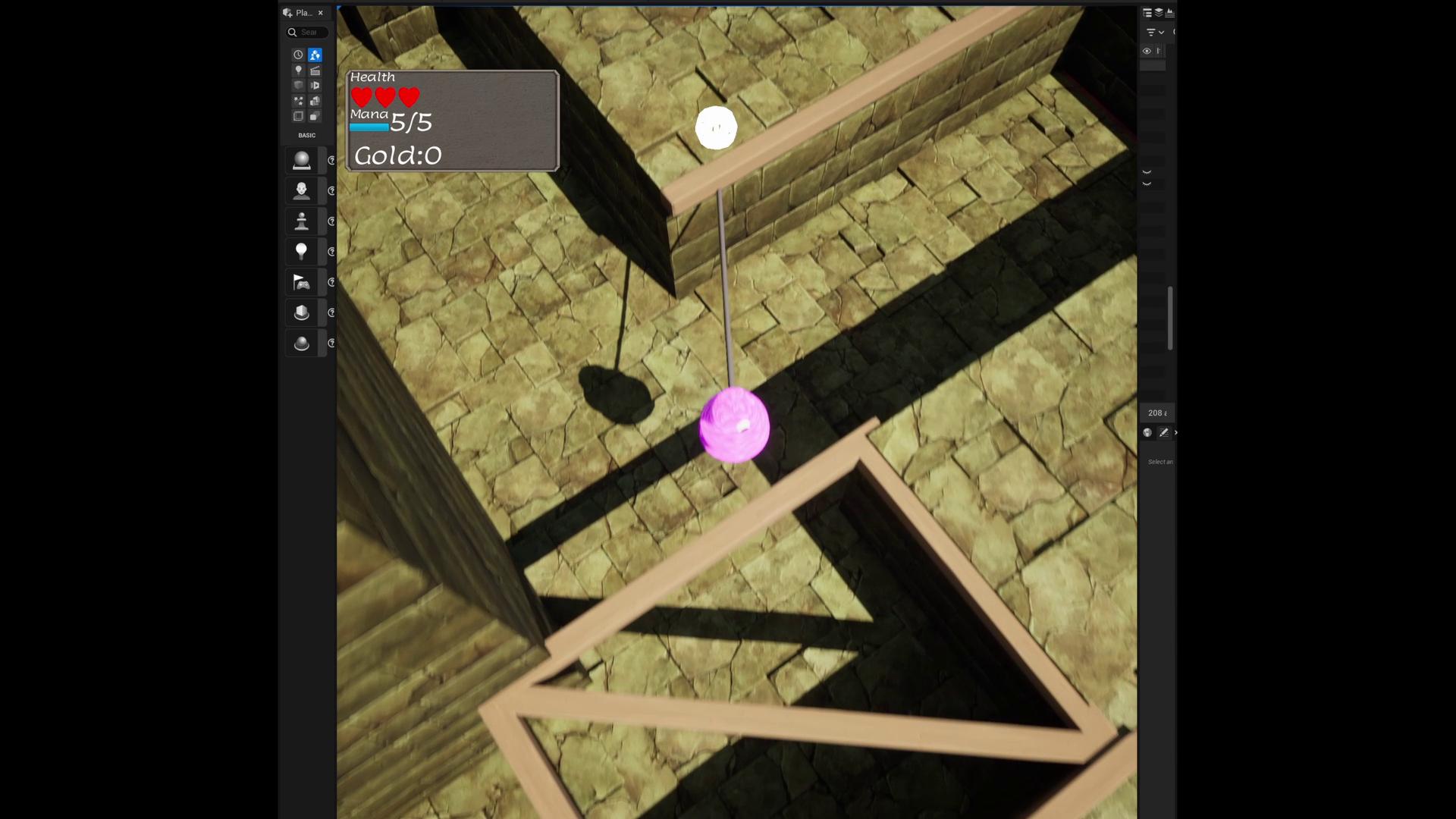Open the Visual Effects sparkle category

coord(298,100)
